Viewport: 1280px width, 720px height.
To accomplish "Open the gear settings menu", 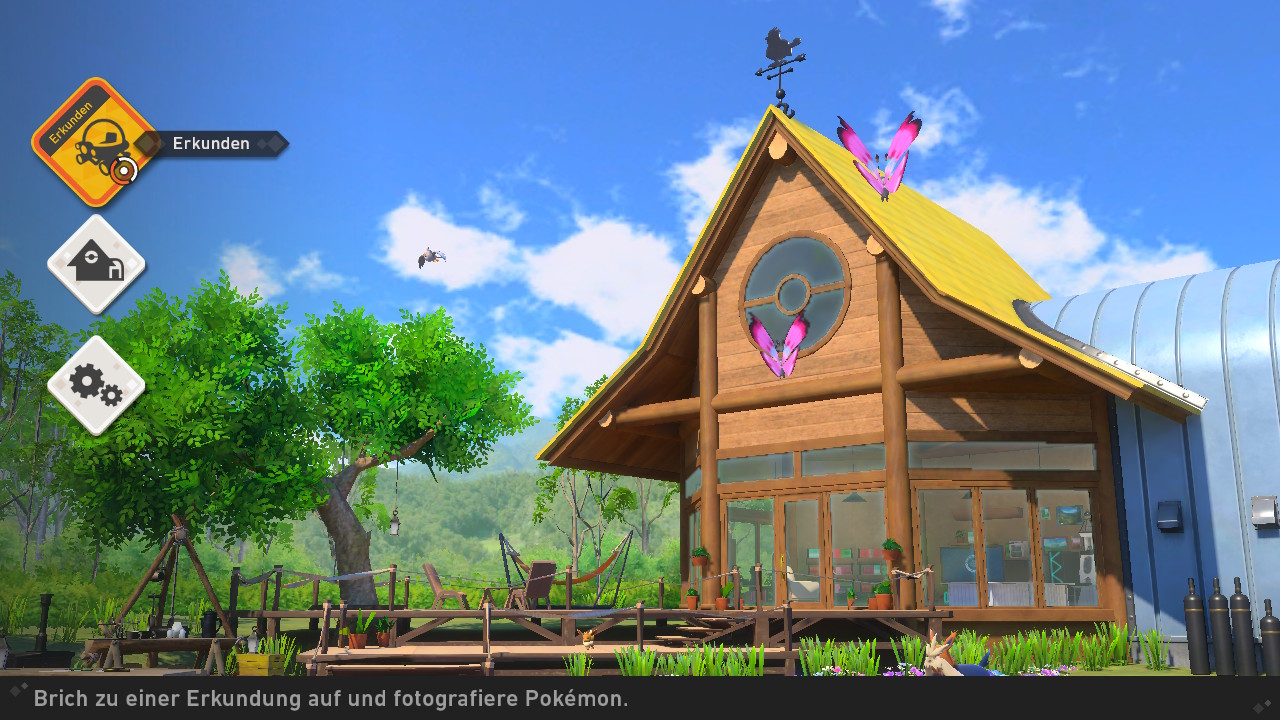I will coord(96,385).
